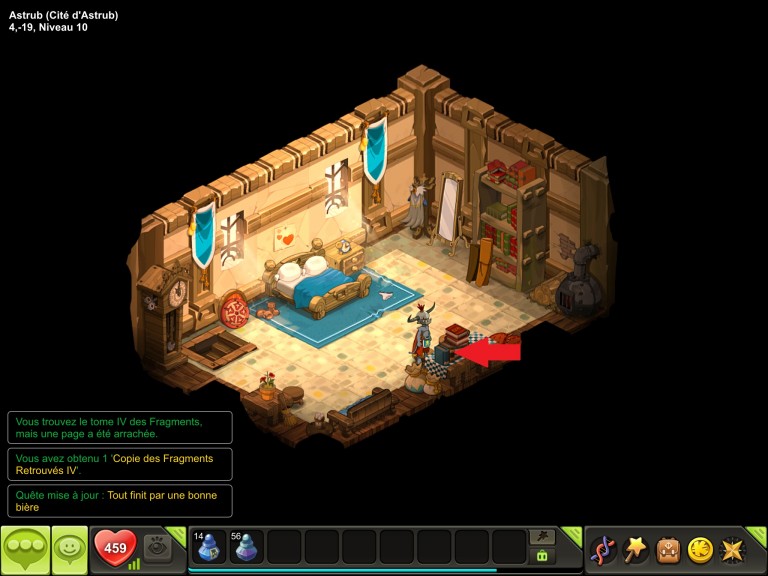Expand the green corner beside the heart panel
The image size is (768, 576).
[x=179, y=533]
